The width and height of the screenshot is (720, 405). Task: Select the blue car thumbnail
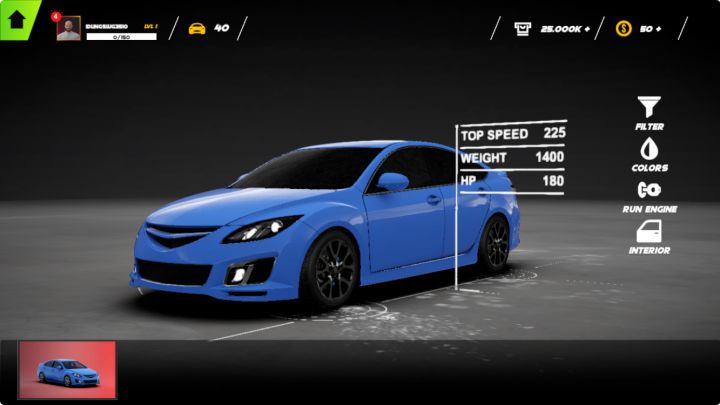click(x=68, y=370)
